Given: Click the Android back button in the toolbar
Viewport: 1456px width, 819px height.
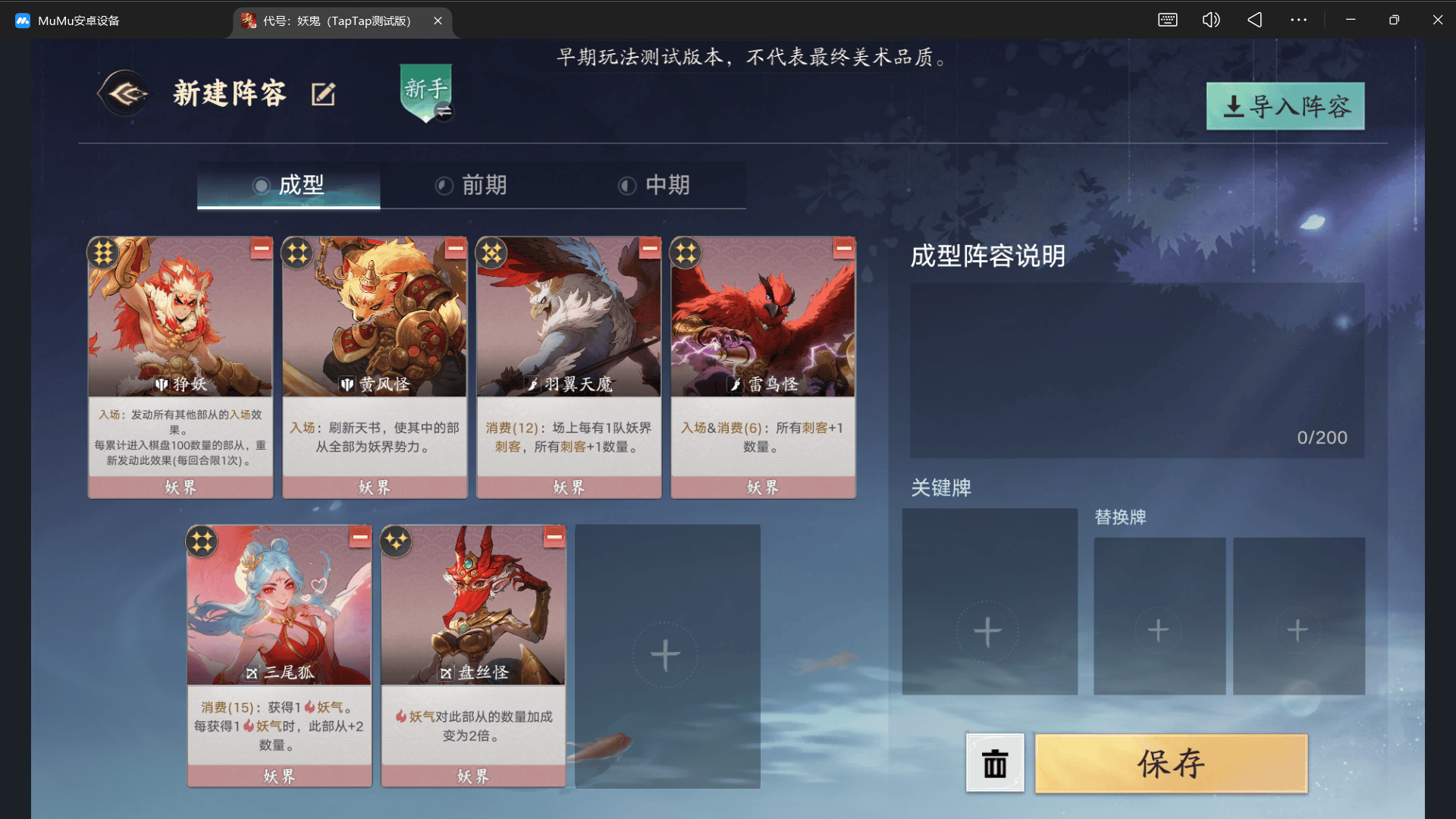Looking at the screenshot, I should click(x=1254, y=20).
